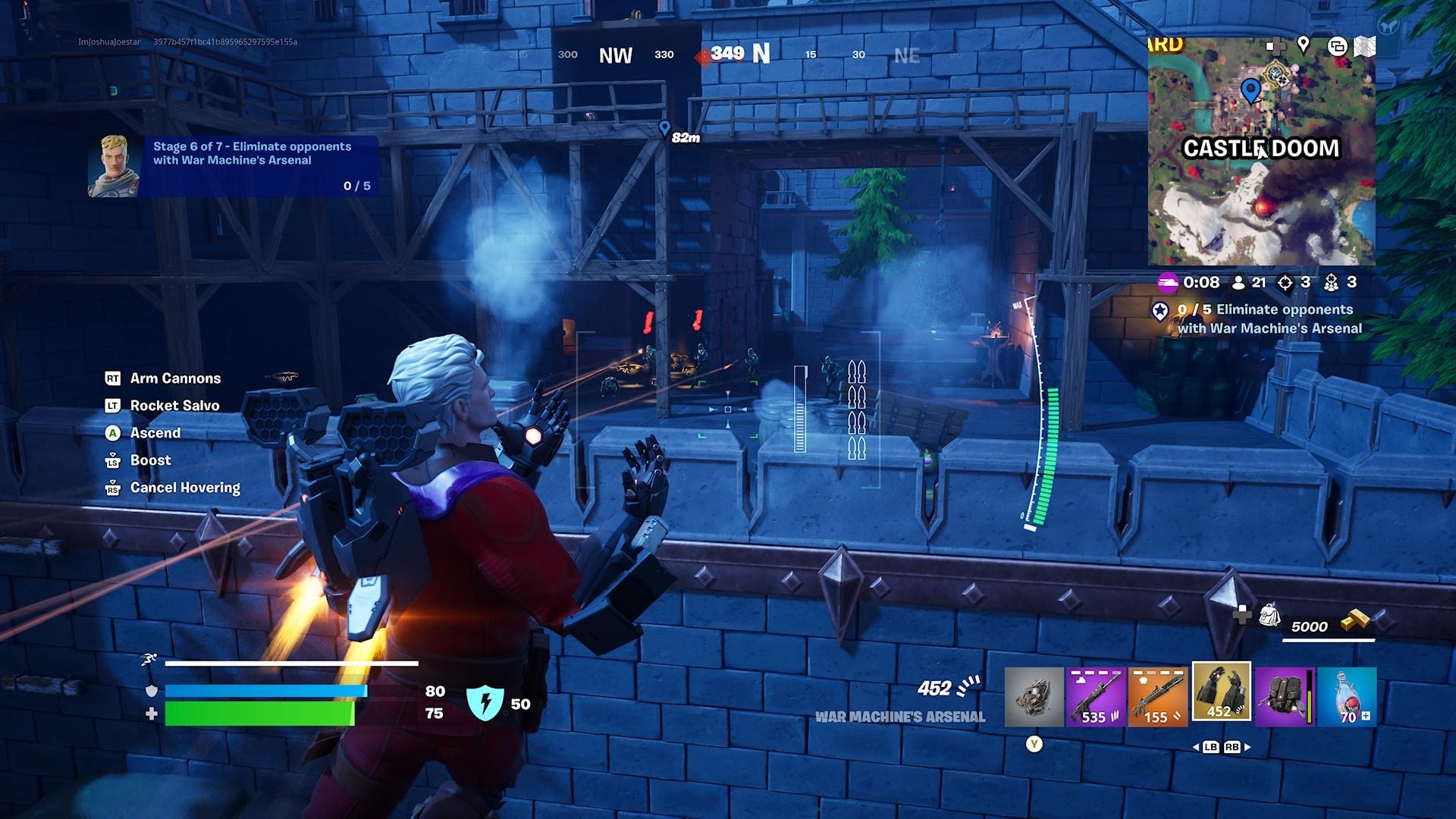Select War Machine's Arsenal gauntlets in the hotbar

click(1221, 696)
